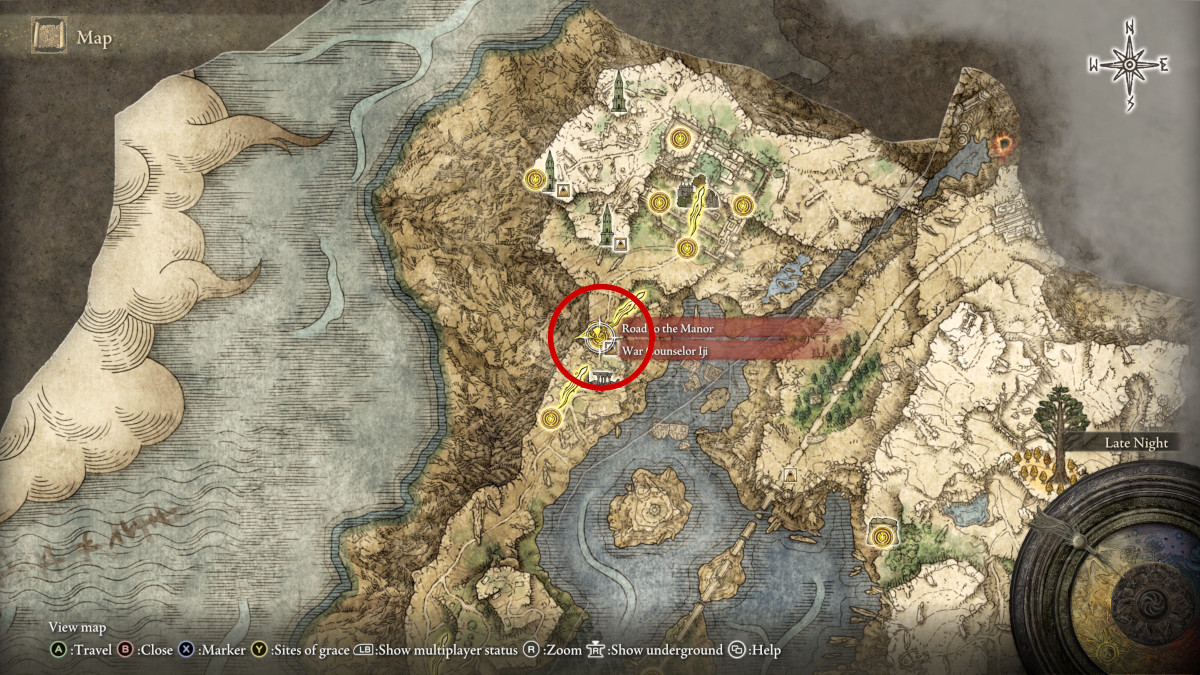This screenshot has width=1200, height=675.
Task: Choose the grace on the manor's east side
Action: coord(741,205)
